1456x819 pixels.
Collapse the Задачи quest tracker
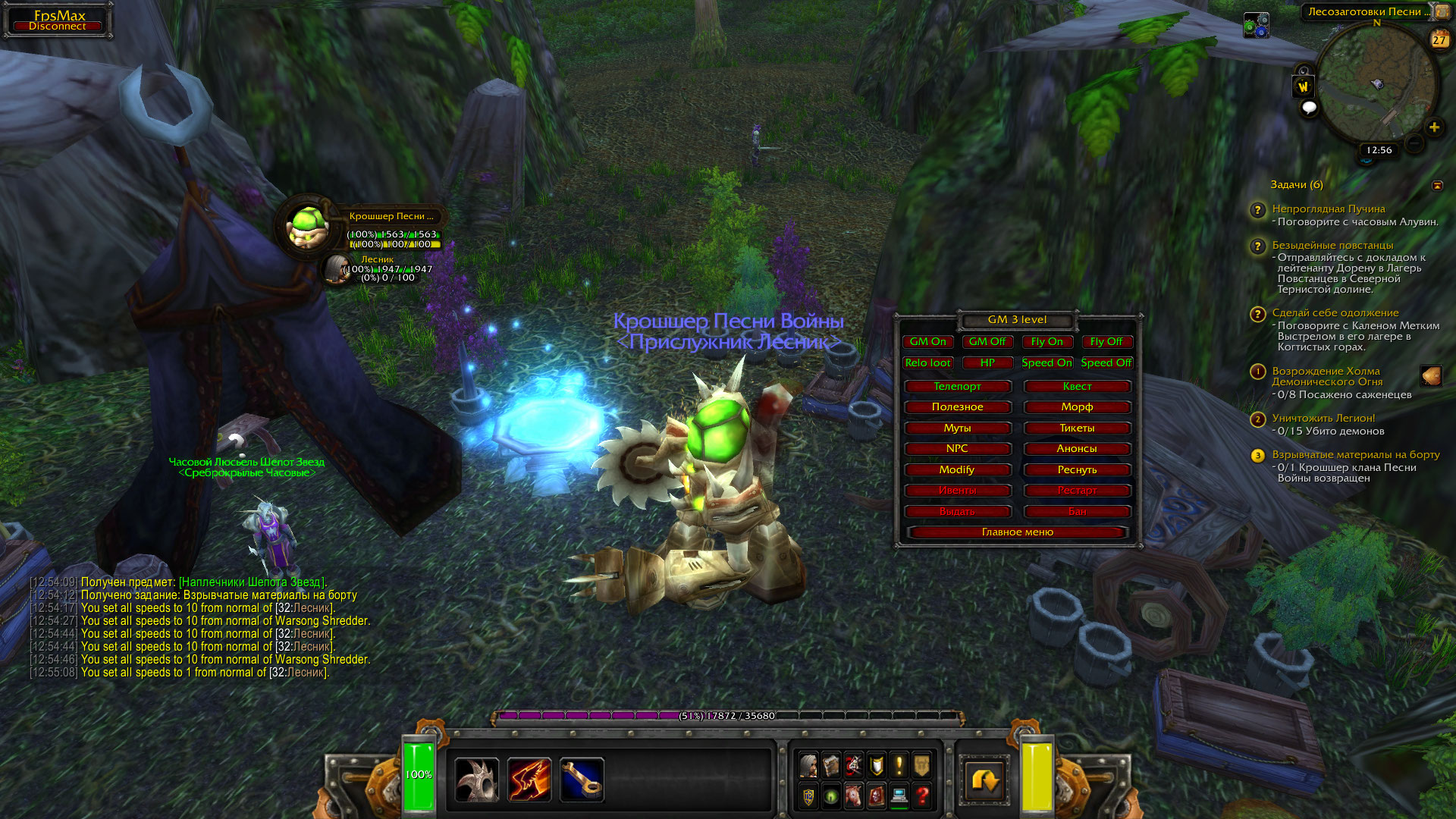pyautogui.click(x=1437, y=185)
